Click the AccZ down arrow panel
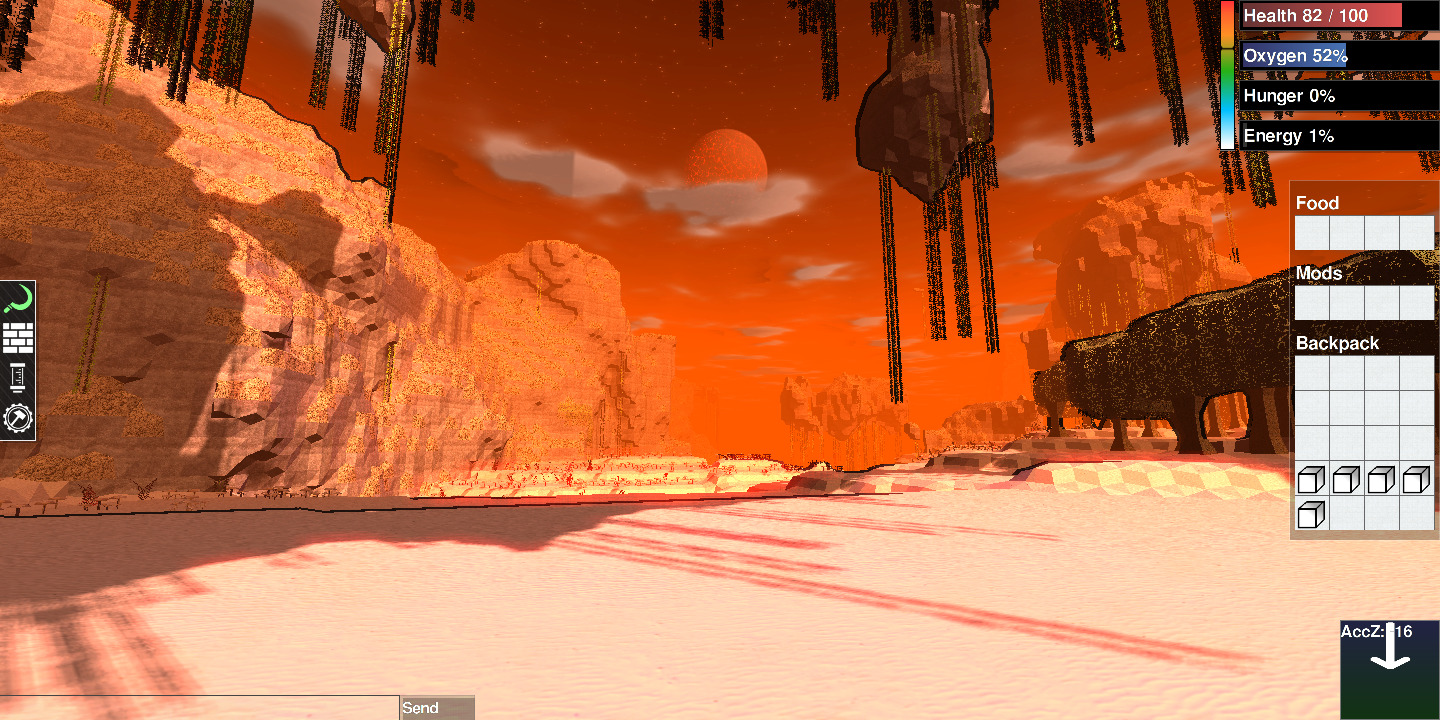This screenshot has height=720, width=1440. pos(1389,669)
